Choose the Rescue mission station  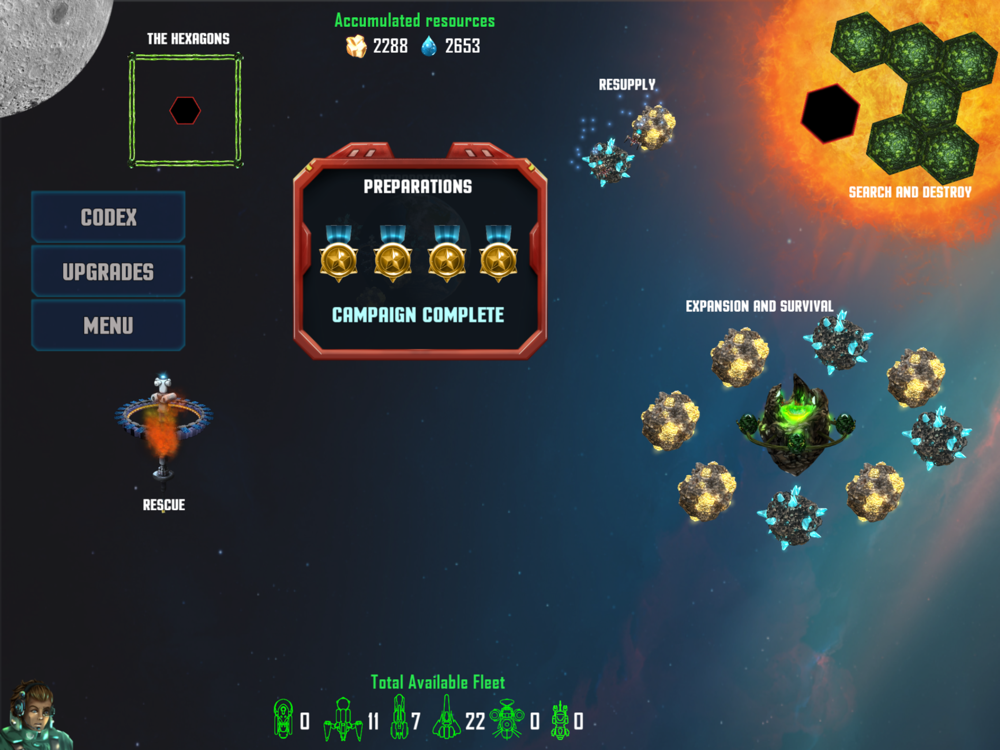click(163, 425)
